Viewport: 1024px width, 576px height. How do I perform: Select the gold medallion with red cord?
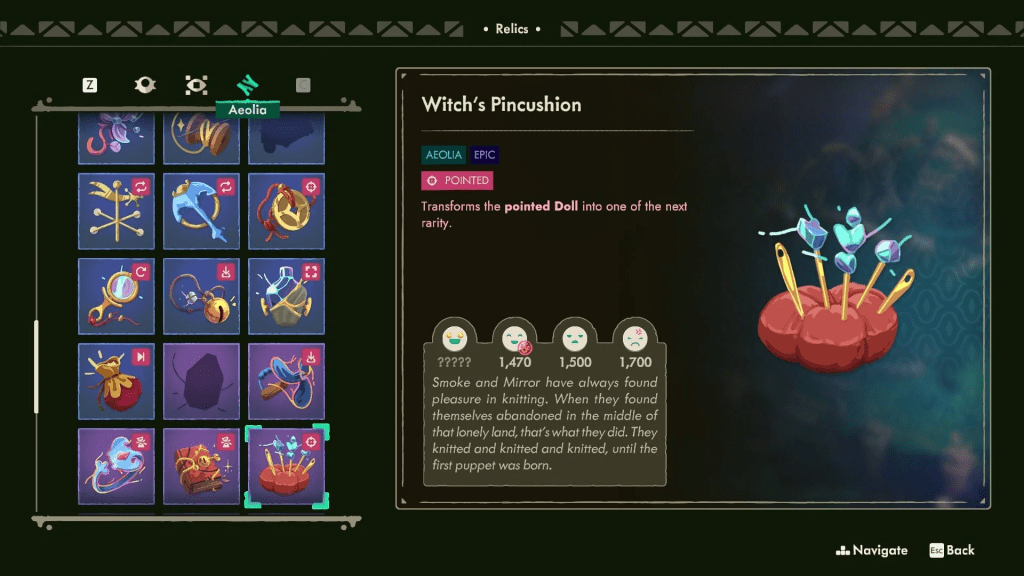click(286, 211)
